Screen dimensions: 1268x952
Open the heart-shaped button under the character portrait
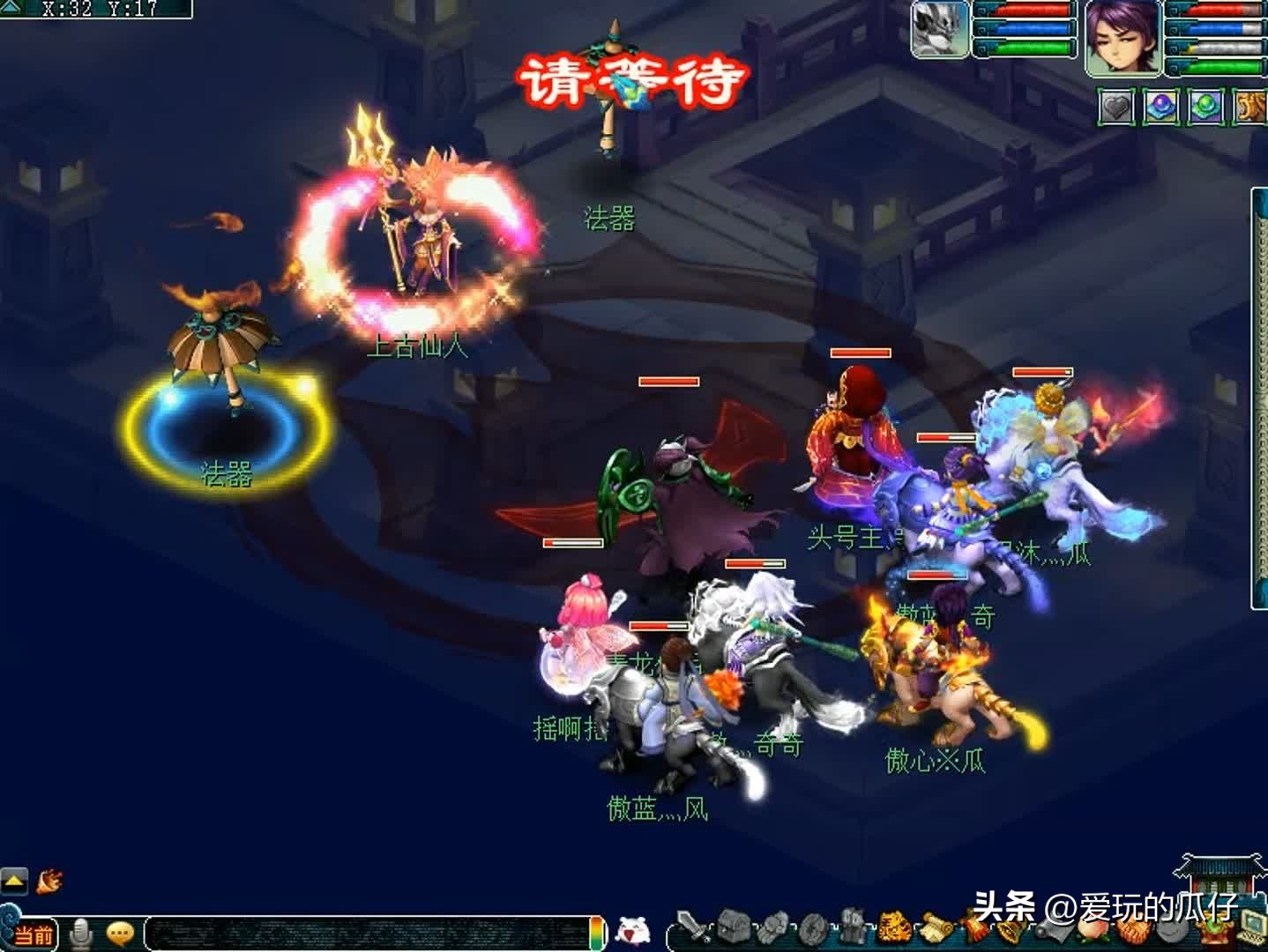1117,106
